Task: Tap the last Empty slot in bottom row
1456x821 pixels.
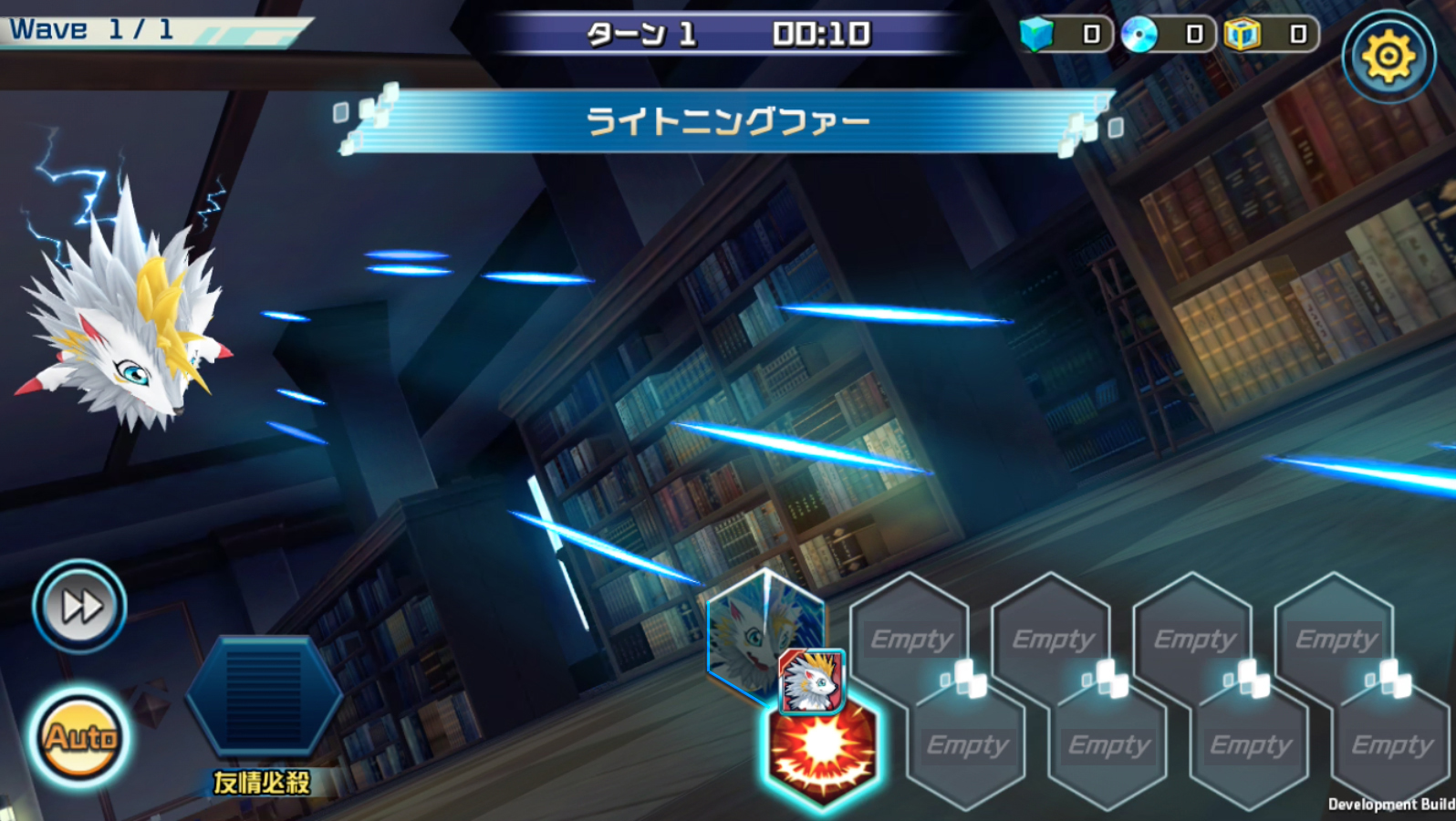Action: 1390,744
